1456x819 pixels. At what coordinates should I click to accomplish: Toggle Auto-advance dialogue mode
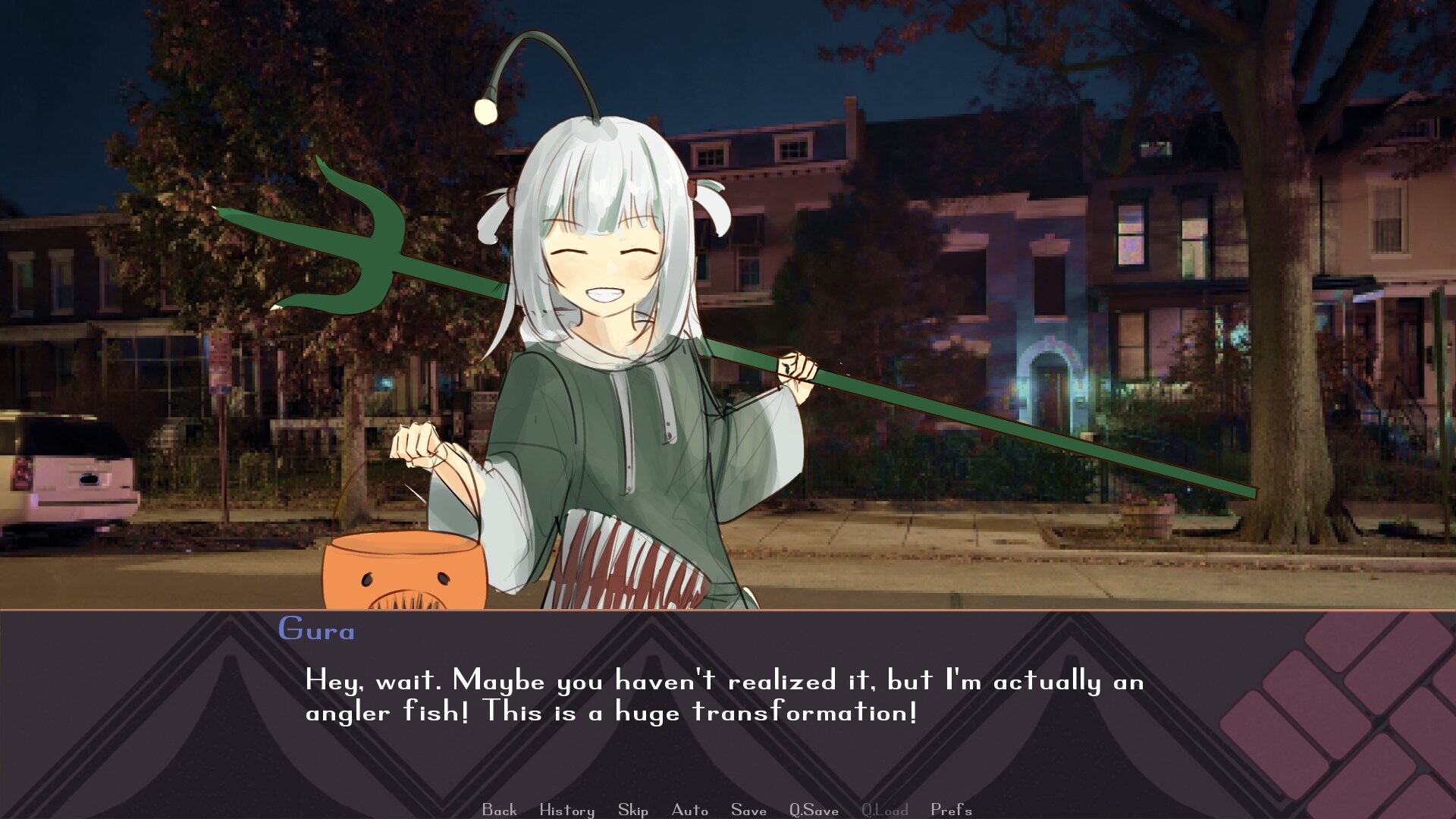689,810
